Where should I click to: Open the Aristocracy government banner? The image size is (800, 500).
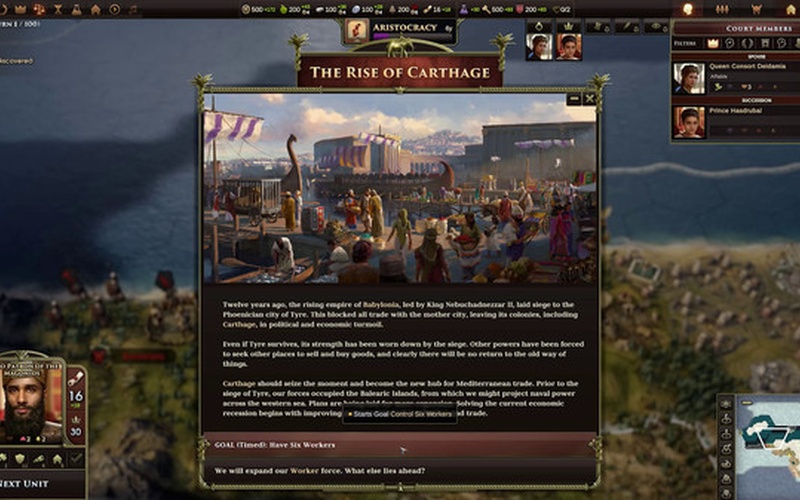click(400, 28)
